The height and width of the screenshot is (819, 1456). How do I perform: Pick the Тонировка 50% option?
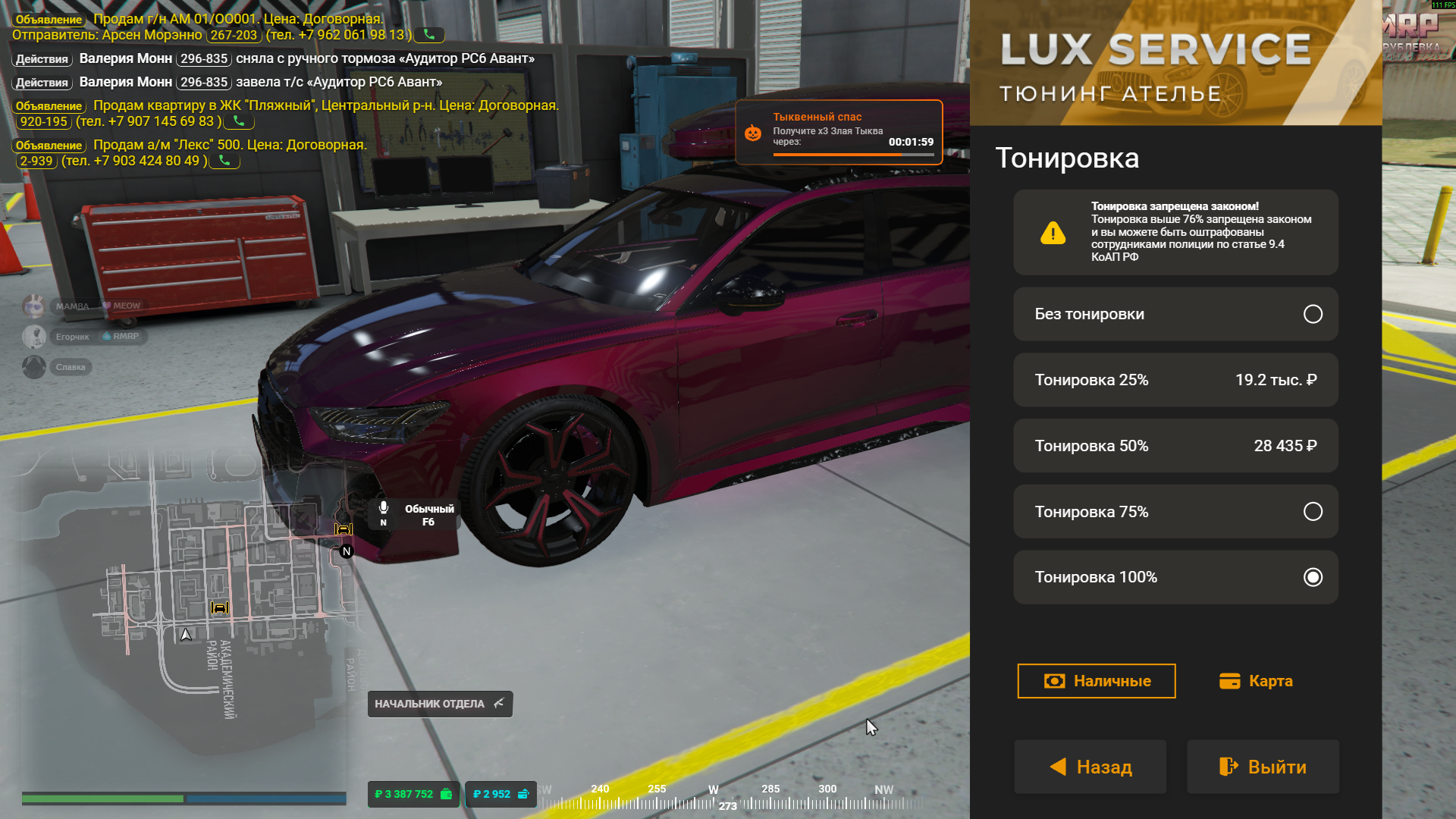[x=1175, y=446]
